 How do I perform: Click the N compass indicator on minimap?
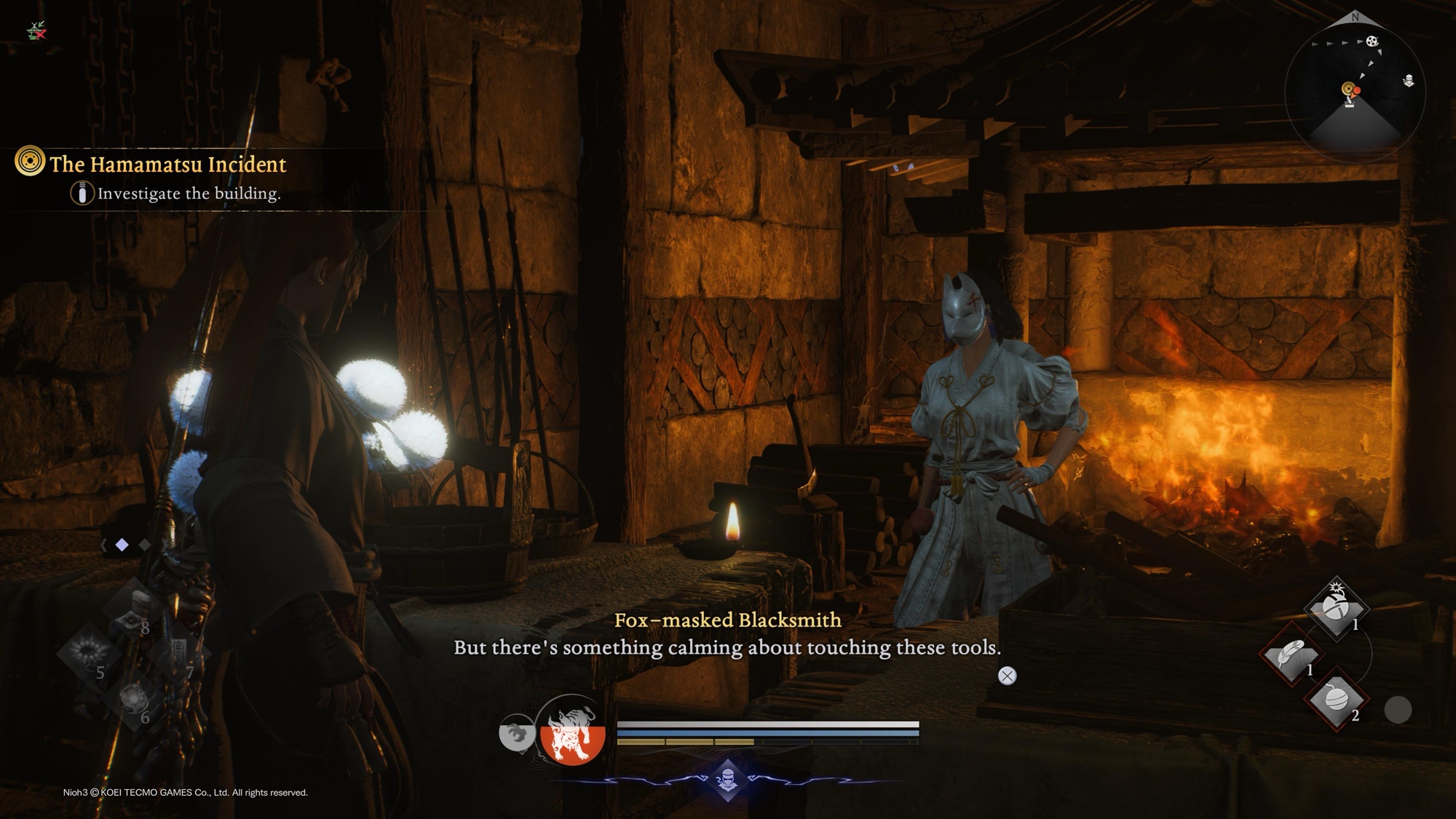coord(1355,17)
